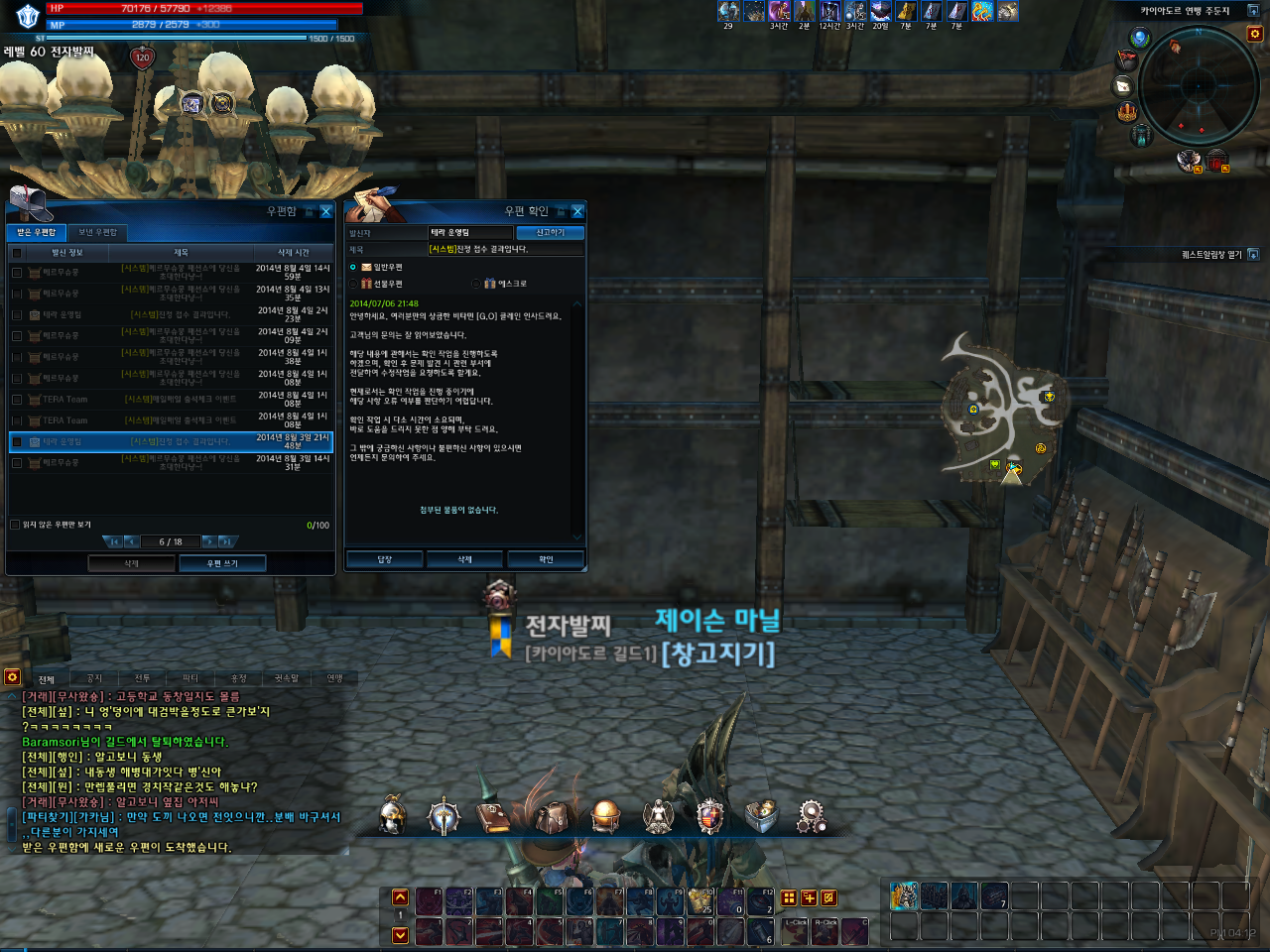
Task: Open the gears system options icon
Action: pyautogui.click(x=811, y=816)
